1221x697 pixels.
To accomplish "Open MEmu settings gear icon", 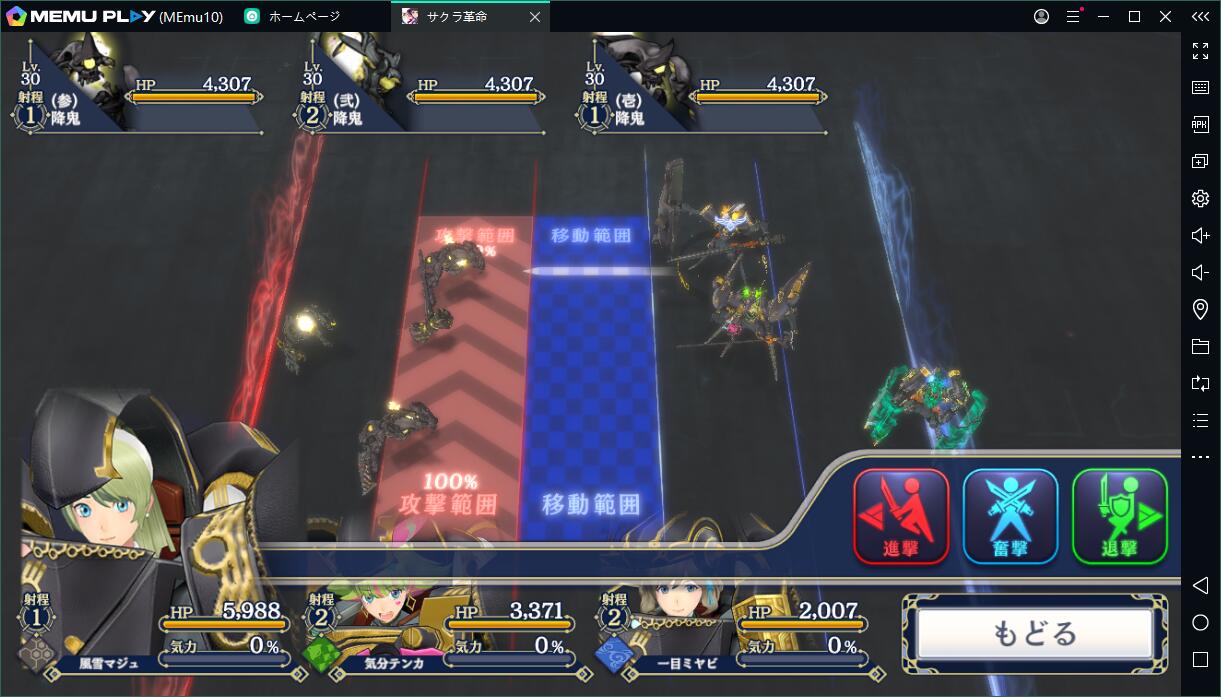I will point(1200,198).
